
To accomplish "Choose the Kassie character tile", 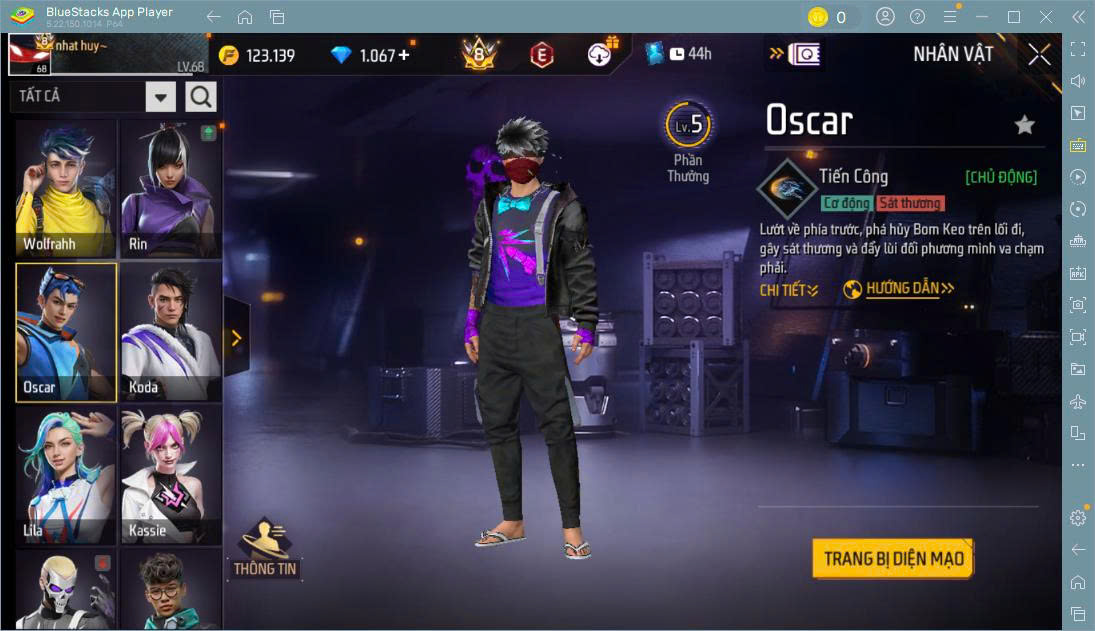I will tap(171, 475).
